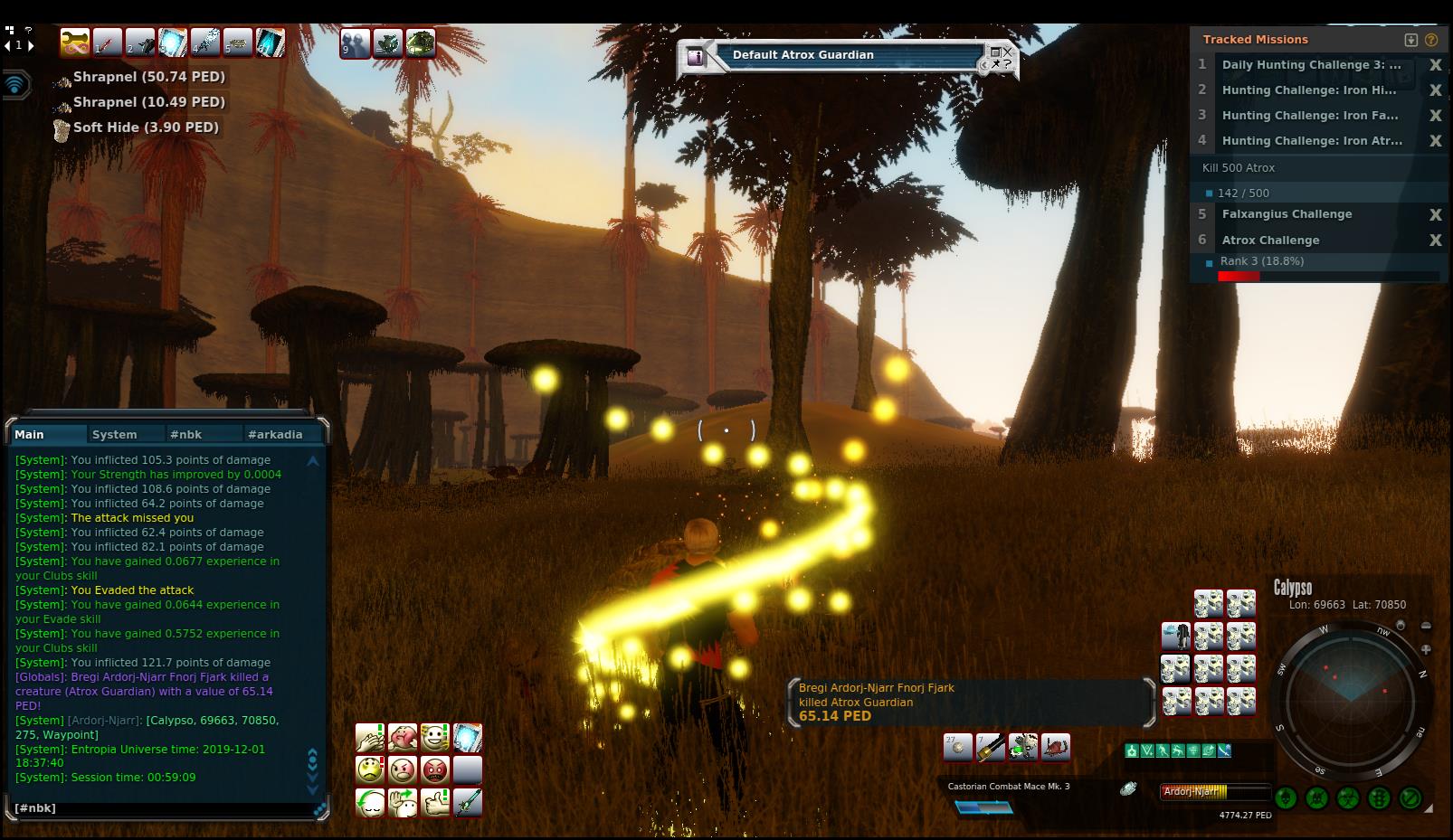Click the green traffic light radar button

pyautogui.click(x=1379, y=798)
